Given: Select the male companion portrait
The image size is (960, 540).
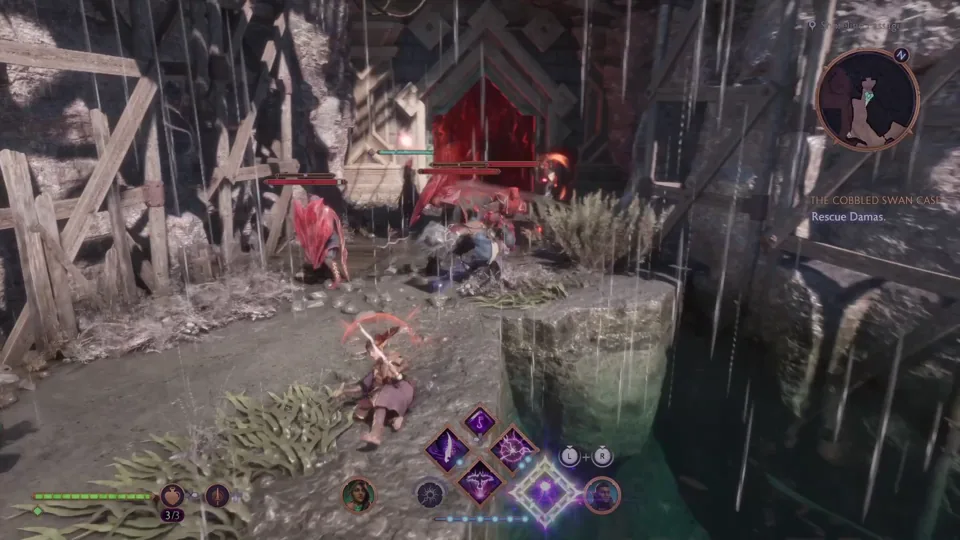Looking at the screenshot, I should coord(602,494).
